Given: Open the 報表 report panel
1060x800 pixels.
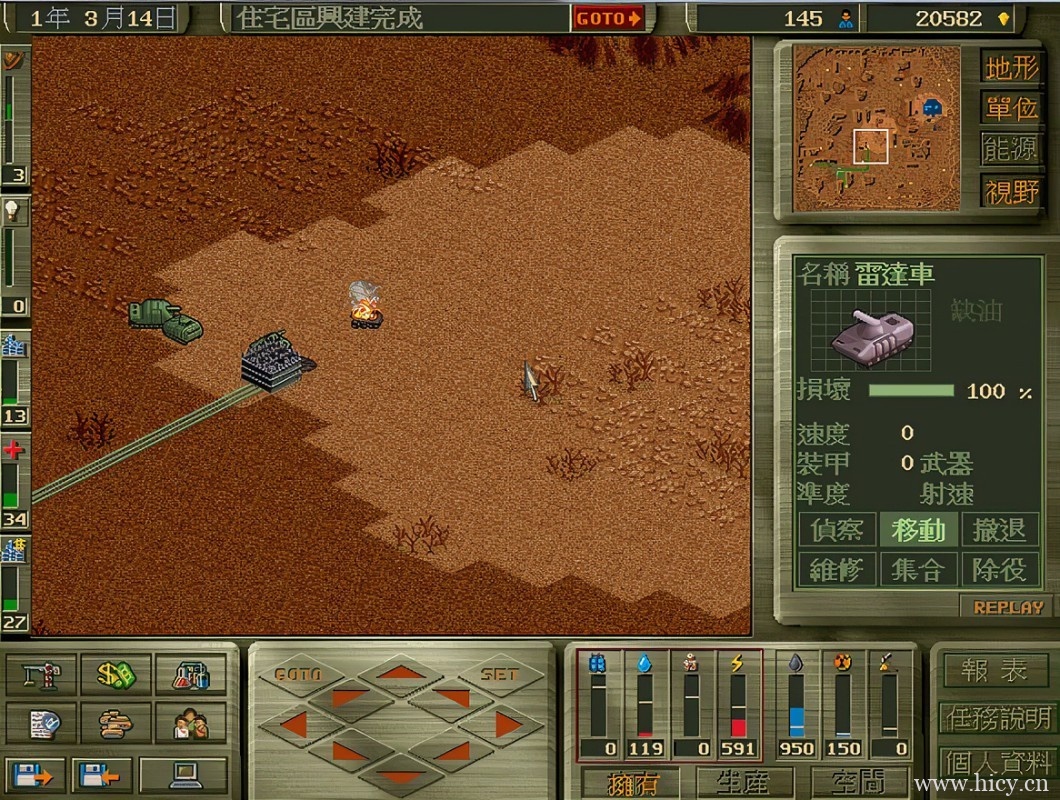Looking at the screenshot, I should click(x=994, y=671).
